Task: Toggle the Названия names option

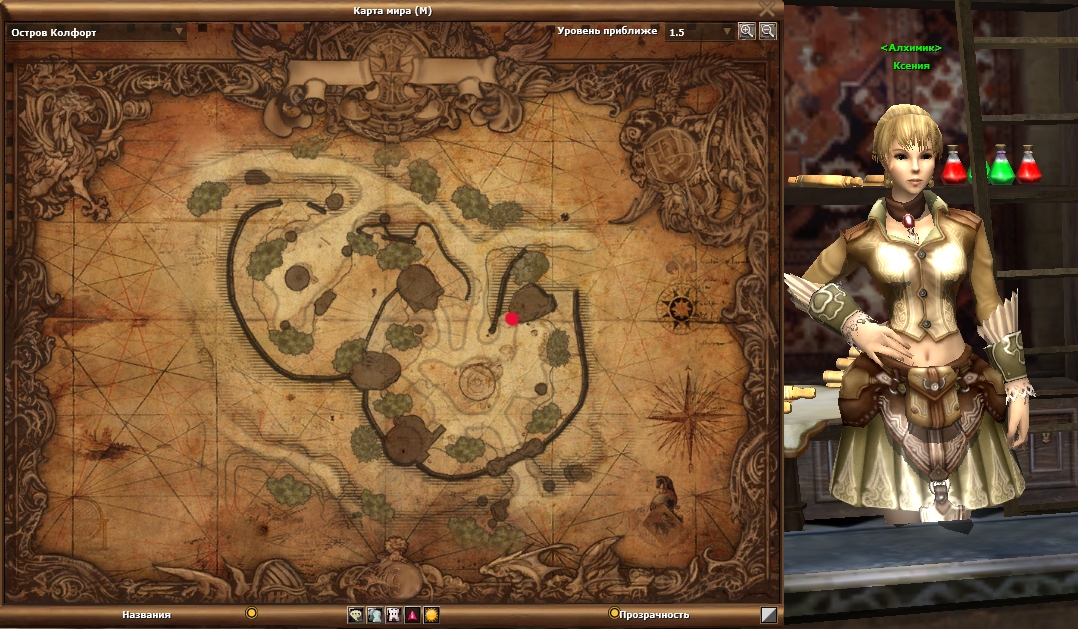Action: tap(252, 614)
